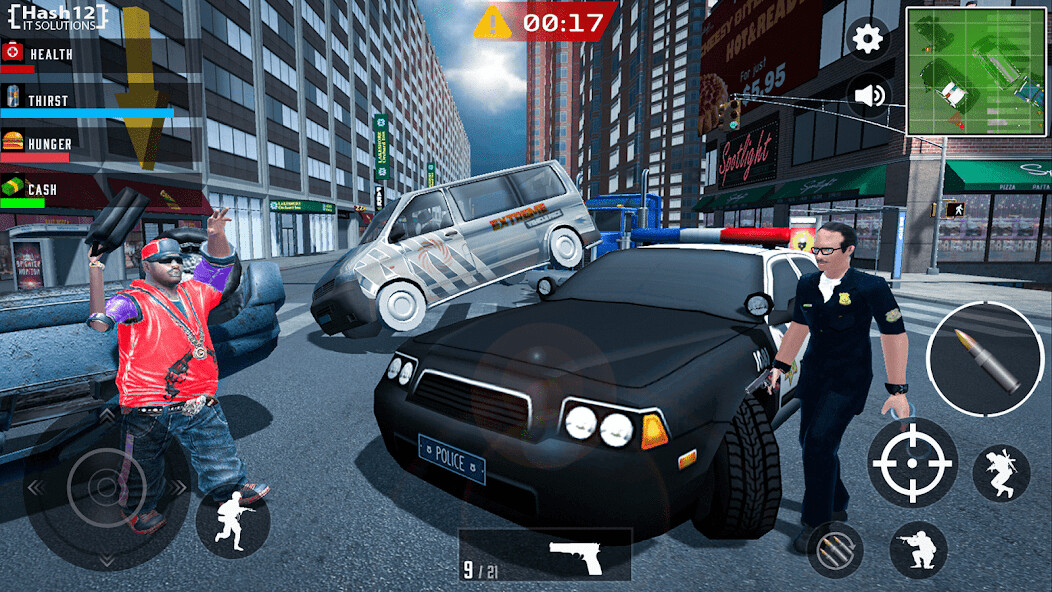This screenshot has width=1052, height=592.
Task: Select the pistol weapon slot
Action: tap(546, 556)
